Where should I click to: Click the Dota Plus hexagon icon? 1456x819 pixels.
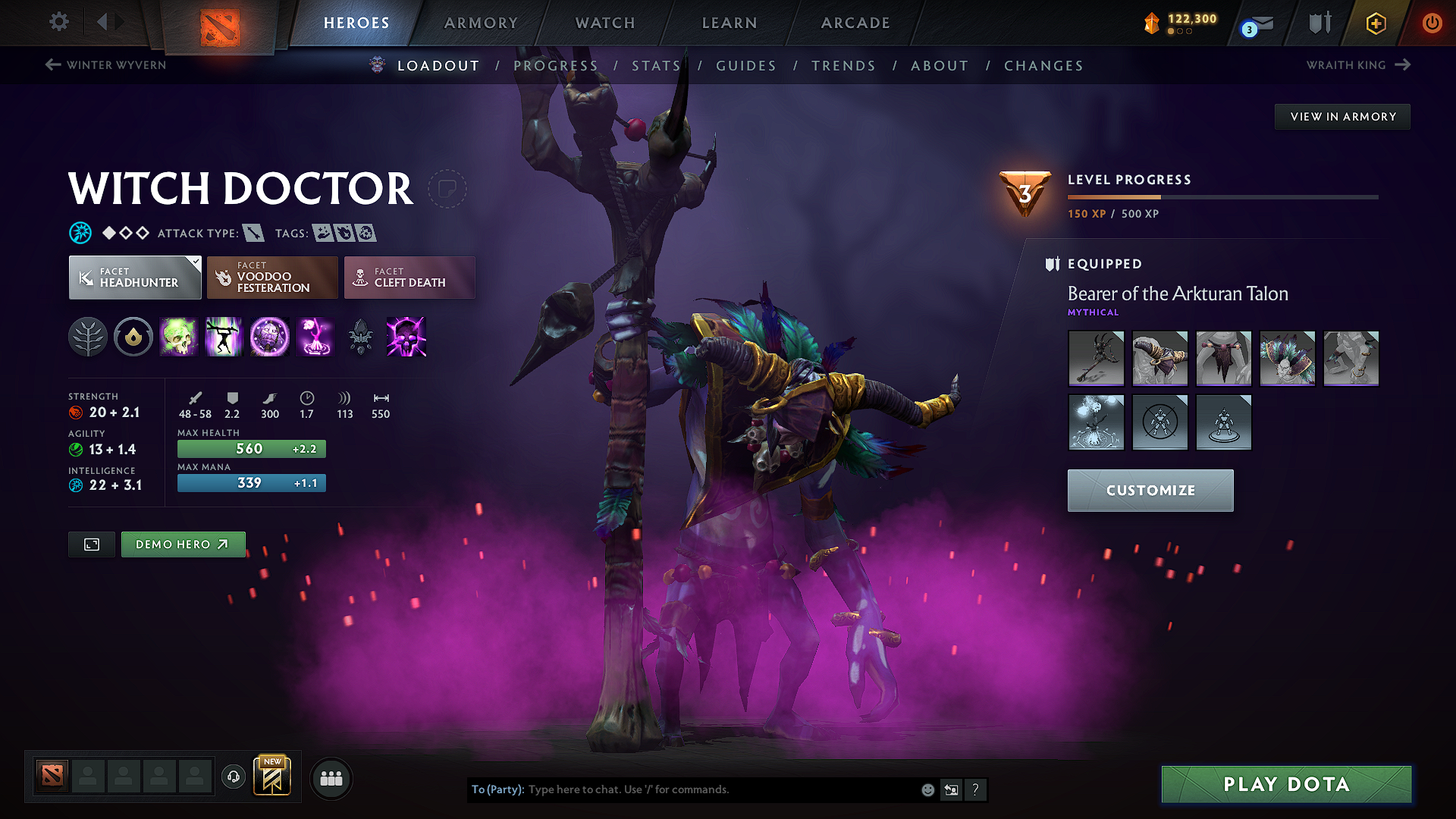pos(1376,23)
